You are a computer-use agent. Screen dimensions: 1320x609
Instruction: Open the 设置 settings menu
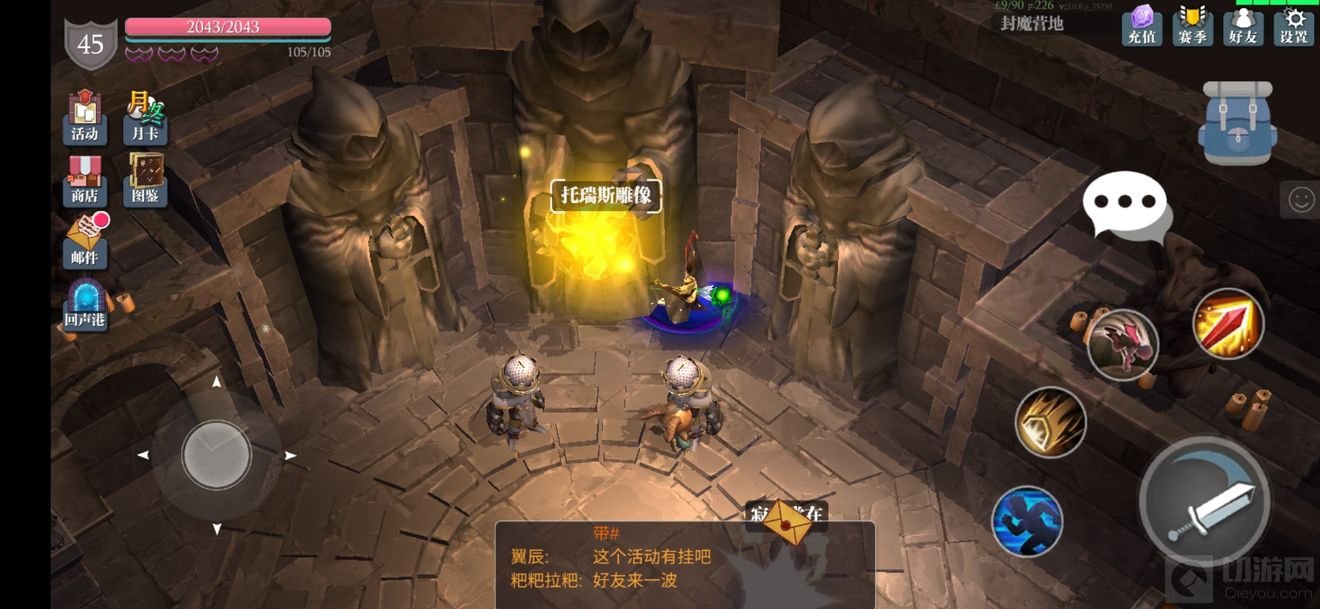[x=1294, y=25]
